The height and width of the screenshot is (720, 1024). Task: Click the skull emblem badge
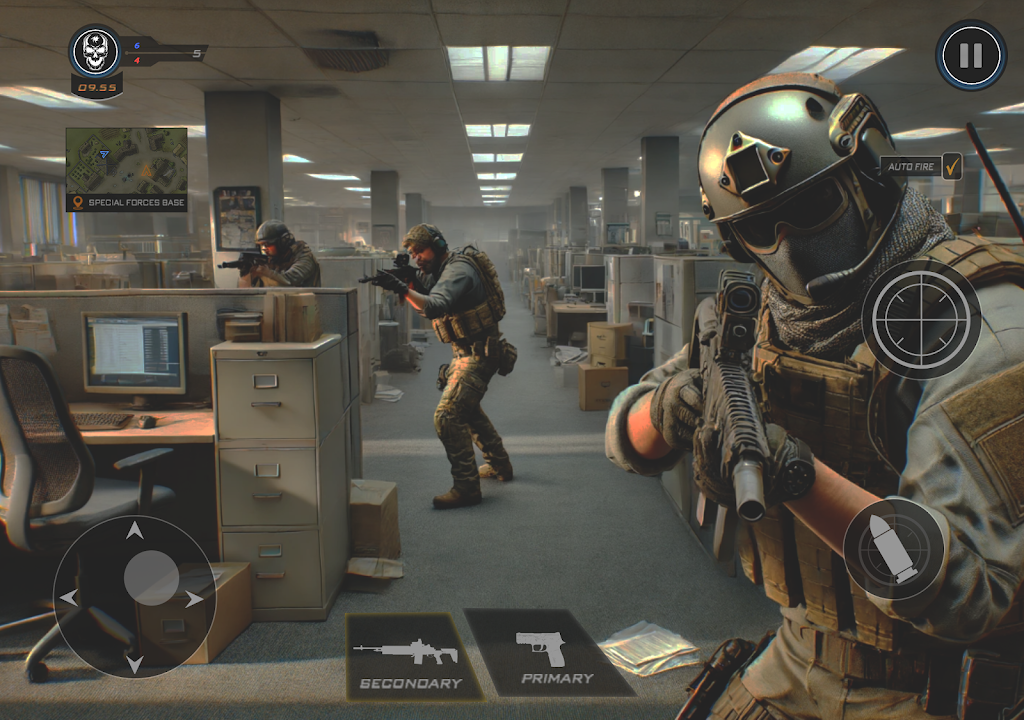pos(96,52)
